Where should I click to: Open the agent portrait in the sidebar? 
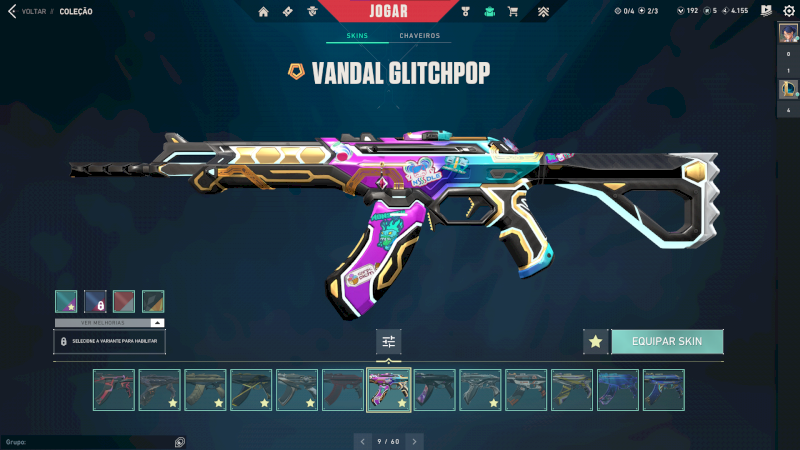click(787, 33)
